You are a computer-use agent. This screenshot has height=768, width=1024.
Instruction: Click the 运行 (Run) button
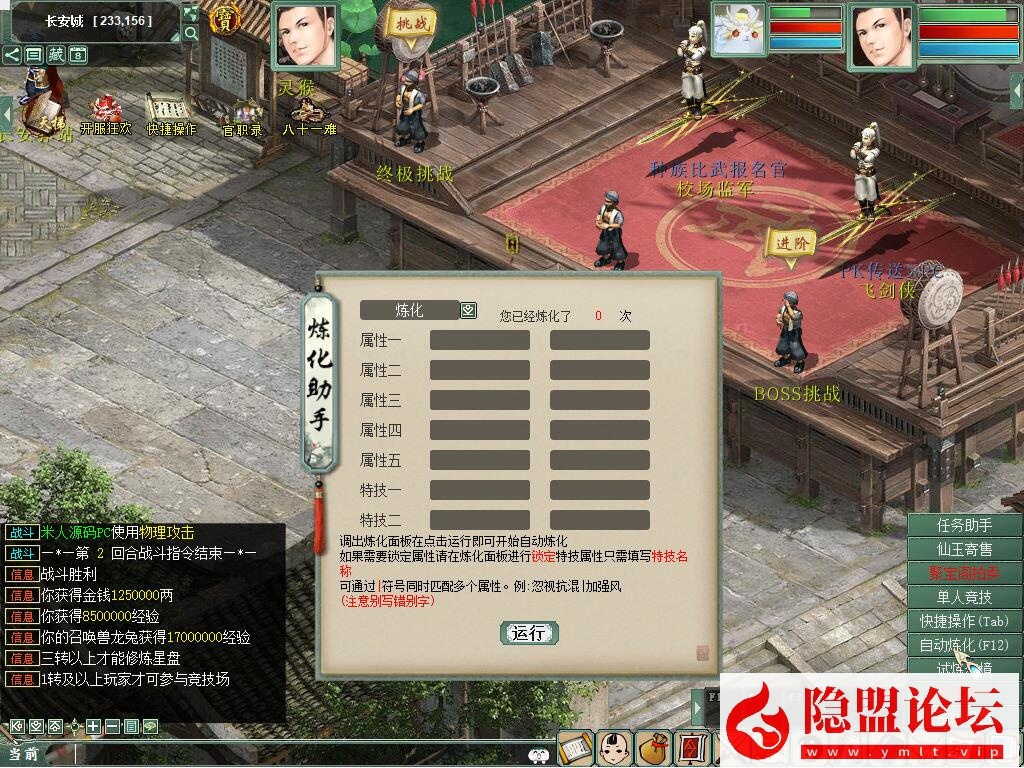(x=528, y=633)
